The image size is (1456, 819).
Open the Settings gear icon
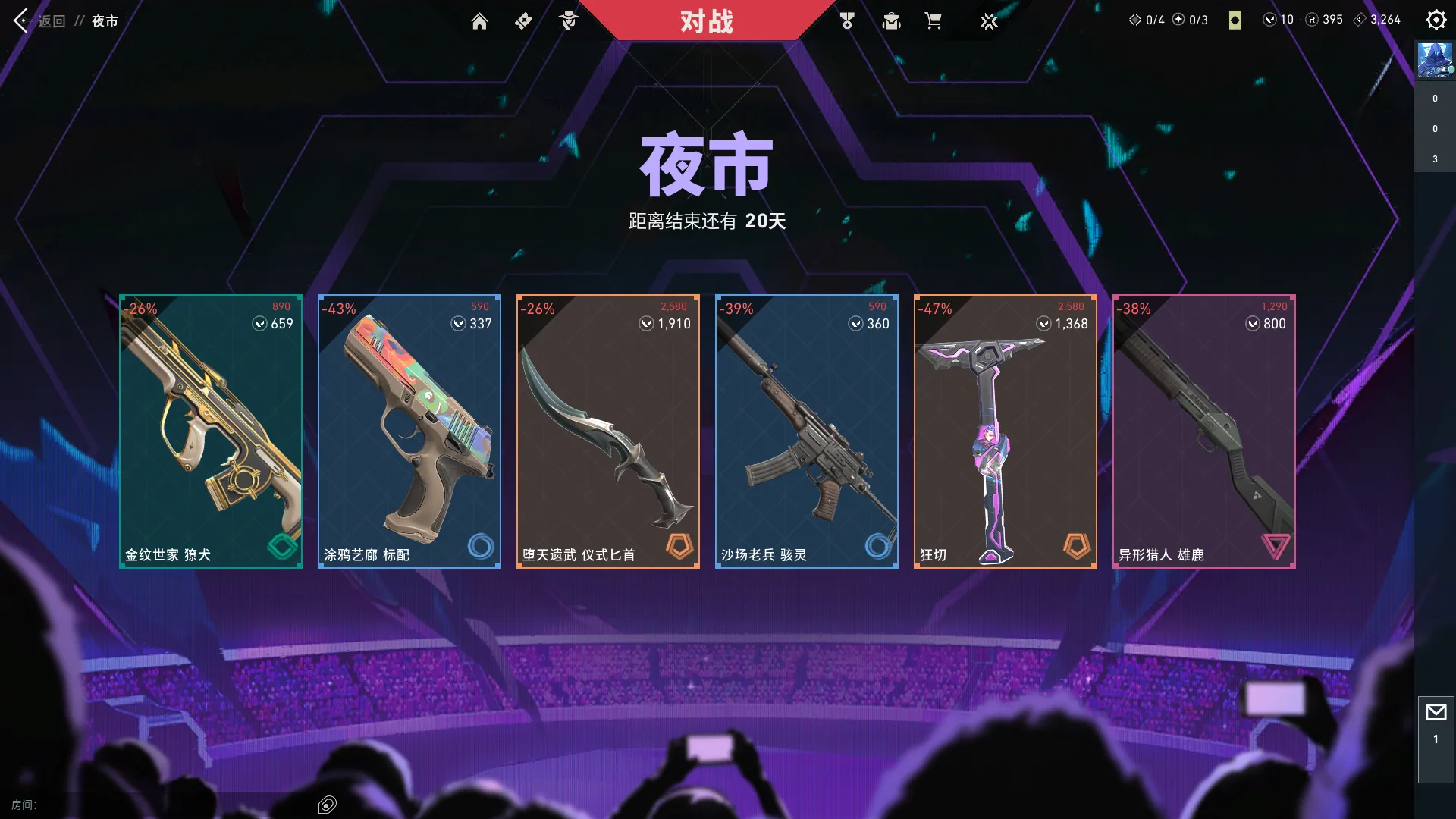pos(1436,20)
